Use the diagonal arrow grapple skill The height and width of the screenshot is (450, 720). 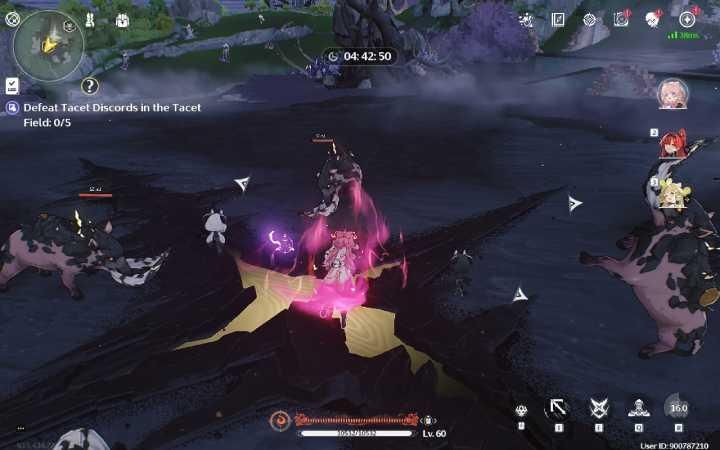(558, 408)
